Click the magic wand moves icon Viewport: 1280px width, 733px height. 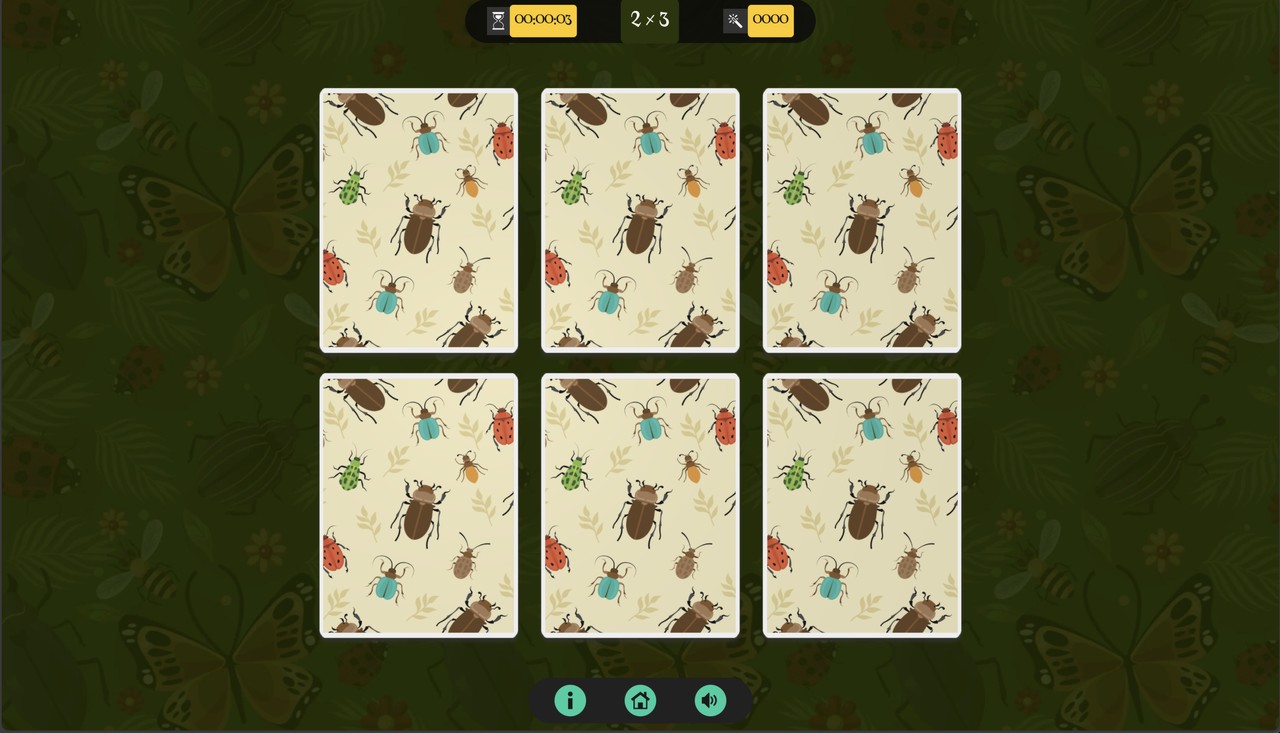(x=733, y=20)
